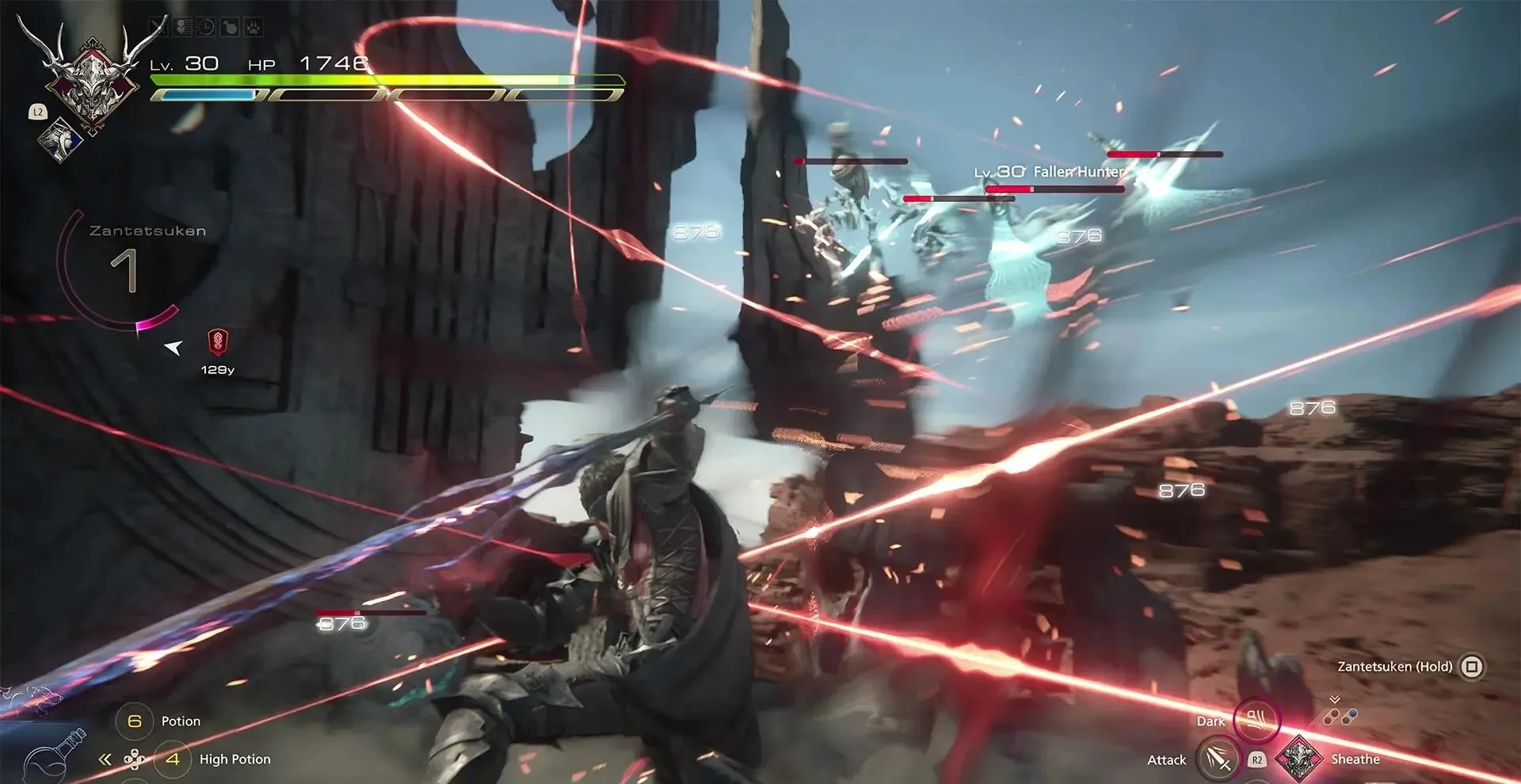Trigger the sword Attack icon
The height and width of the screenshot is (784, 1521).
1218,759
